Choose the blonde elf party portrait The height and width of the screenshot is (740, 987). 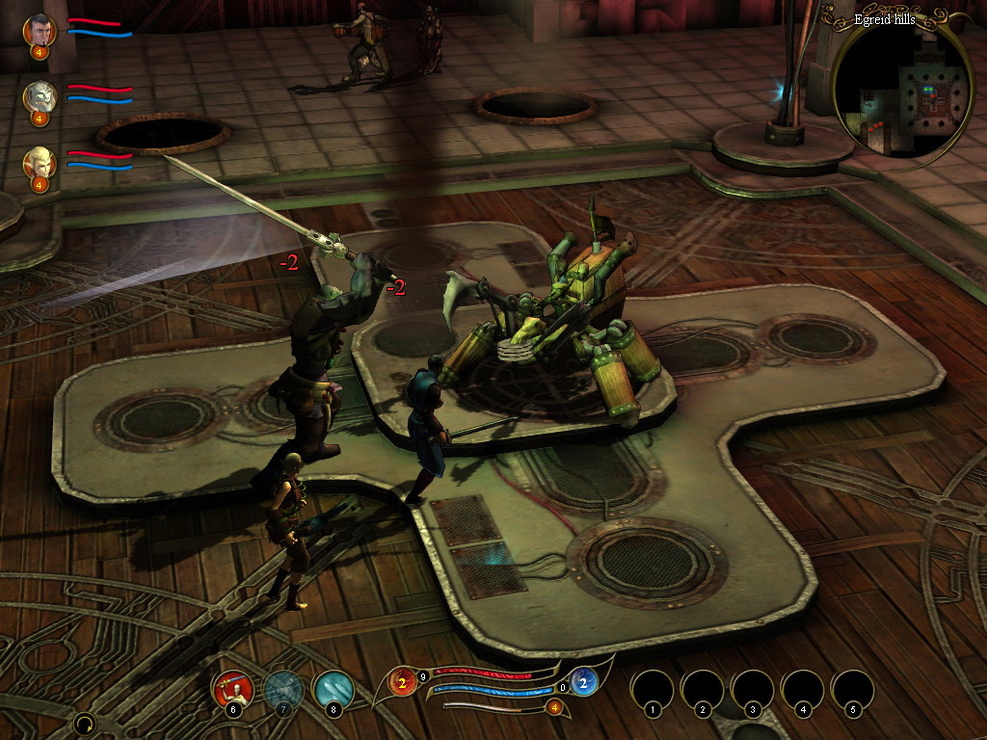[x=39, y=162]
